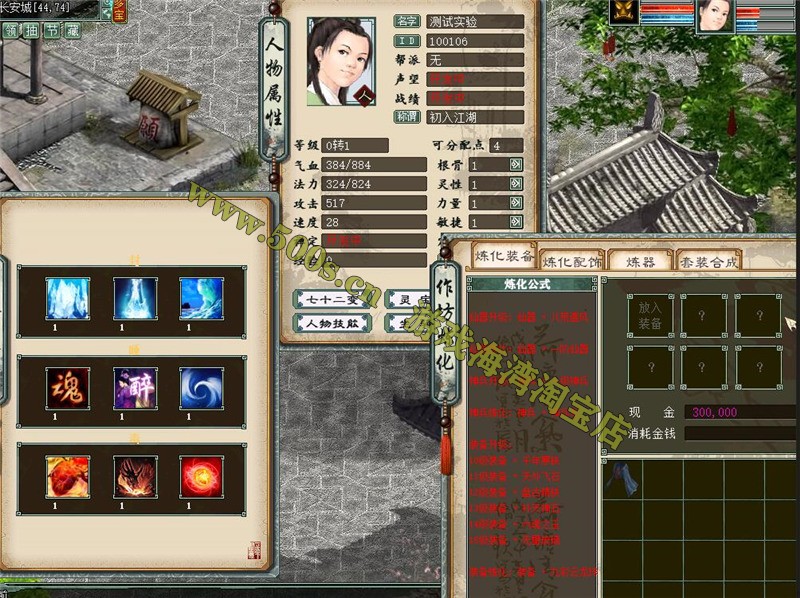
Task: Select the 炼器 tab
Action: click(x=640, y=261)
